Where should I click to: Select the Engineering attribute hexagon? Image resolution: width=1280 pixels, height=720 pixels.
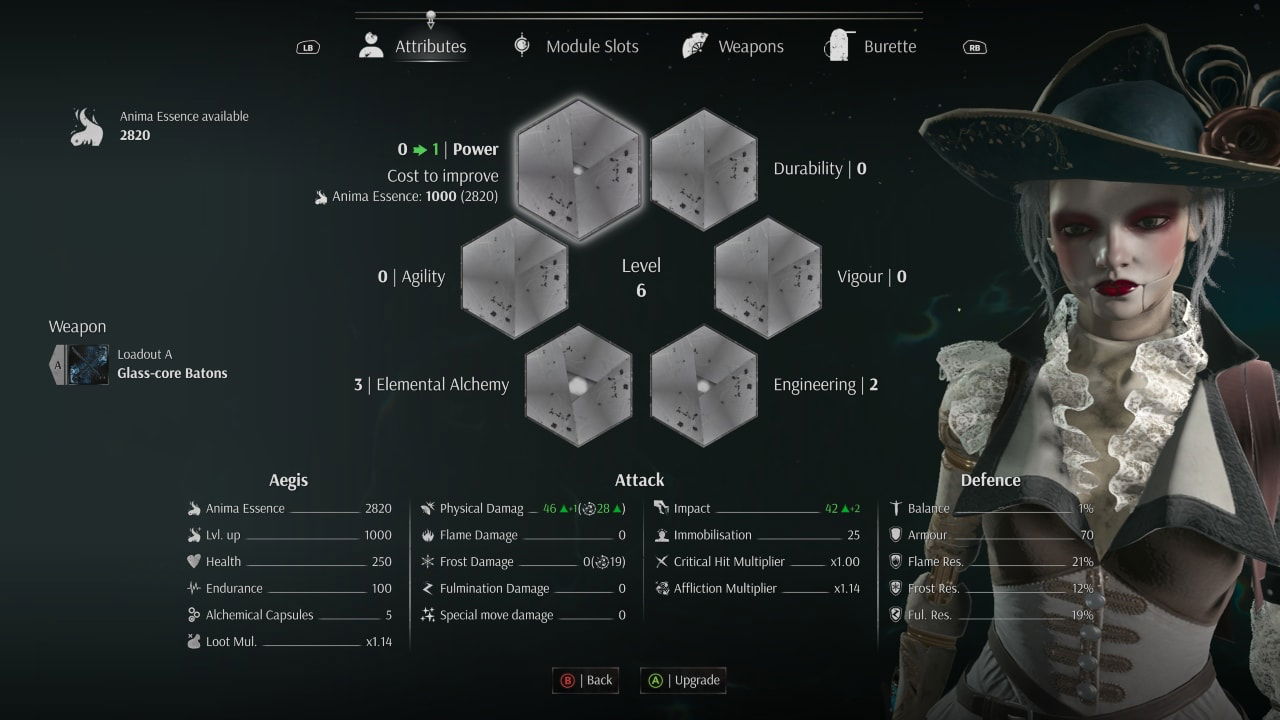point(704,385)
